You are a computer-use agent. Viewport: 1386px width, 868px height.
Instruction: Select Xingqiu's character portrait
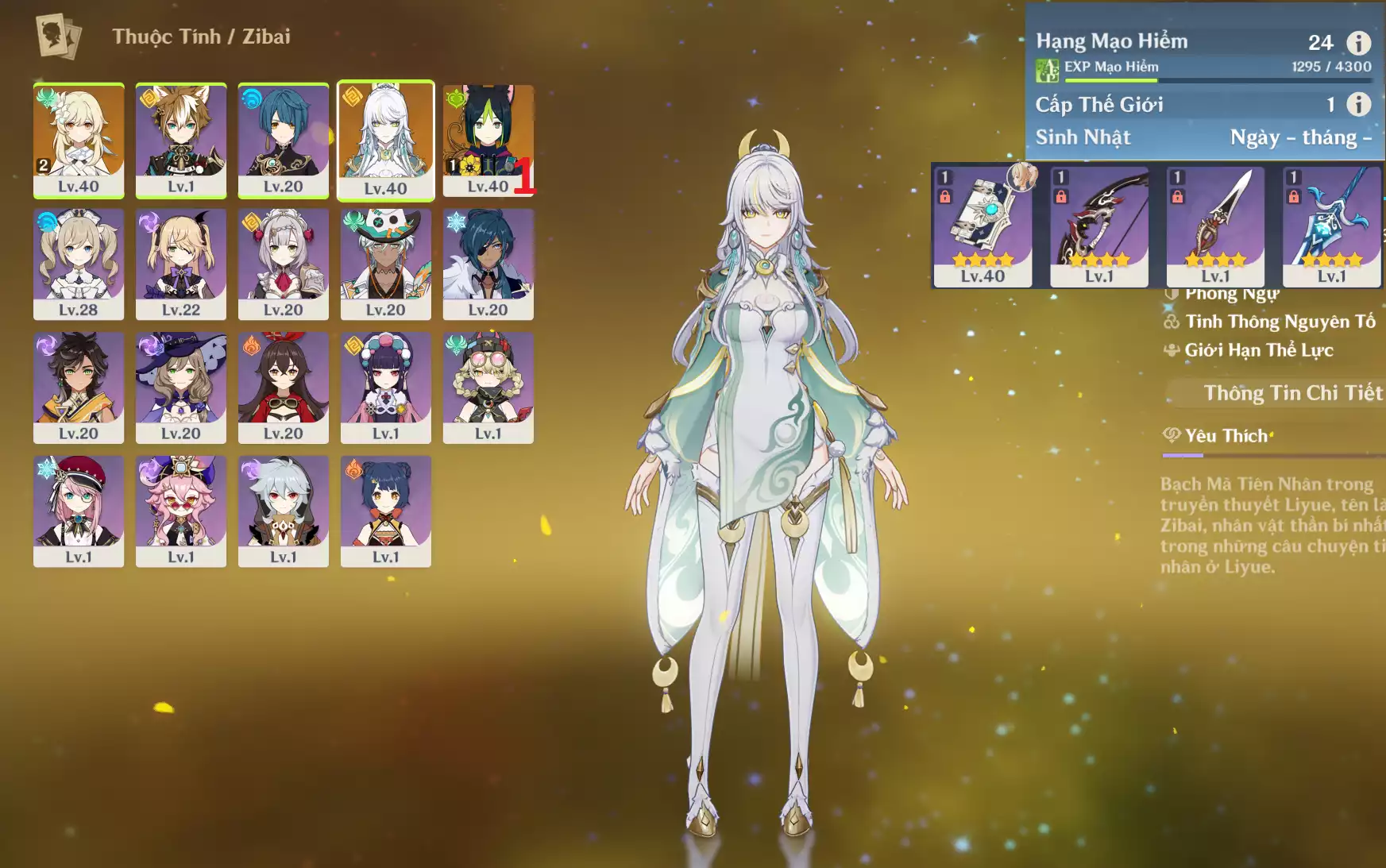pos(284,140)
